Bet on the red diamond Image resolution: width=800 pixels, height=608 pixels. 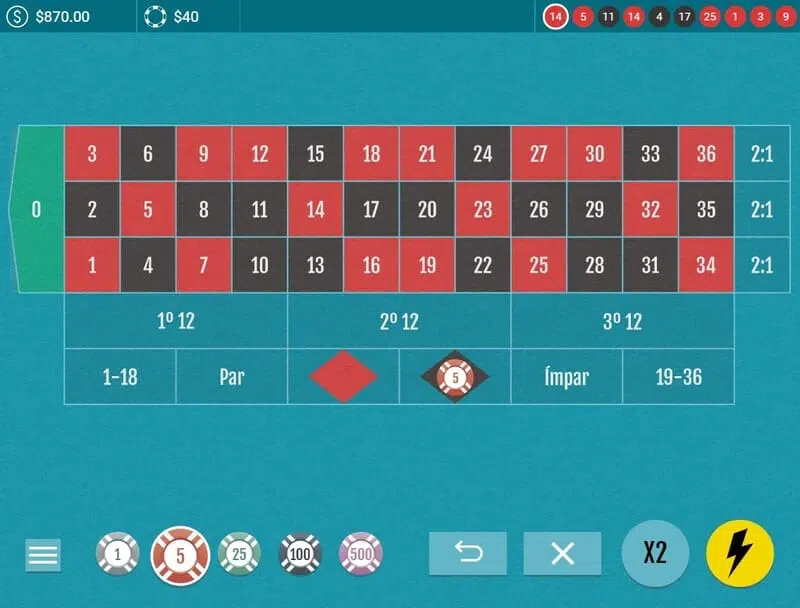(x=343, y=377)
